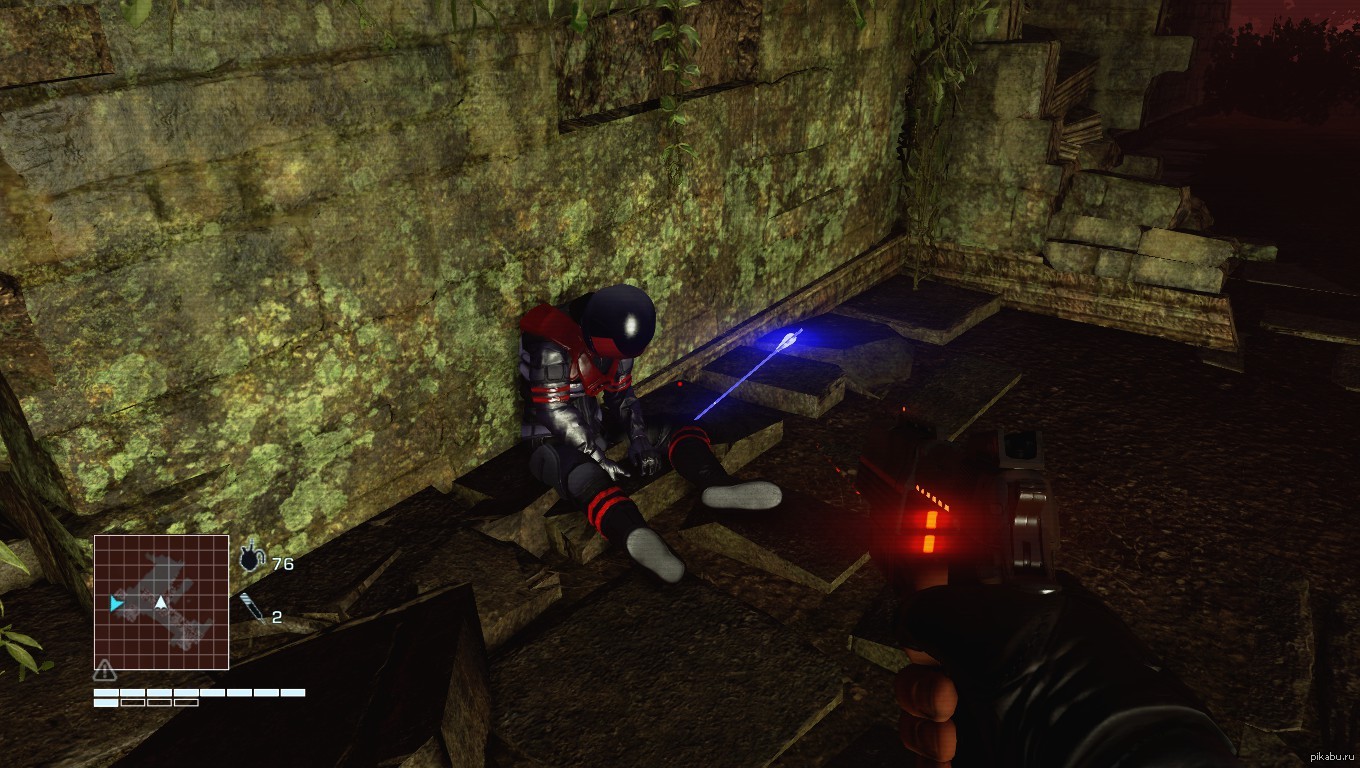This screenshot has height=768, width=1360.
Task: Click the white player arrow on minimap
Action: [160, 602]
